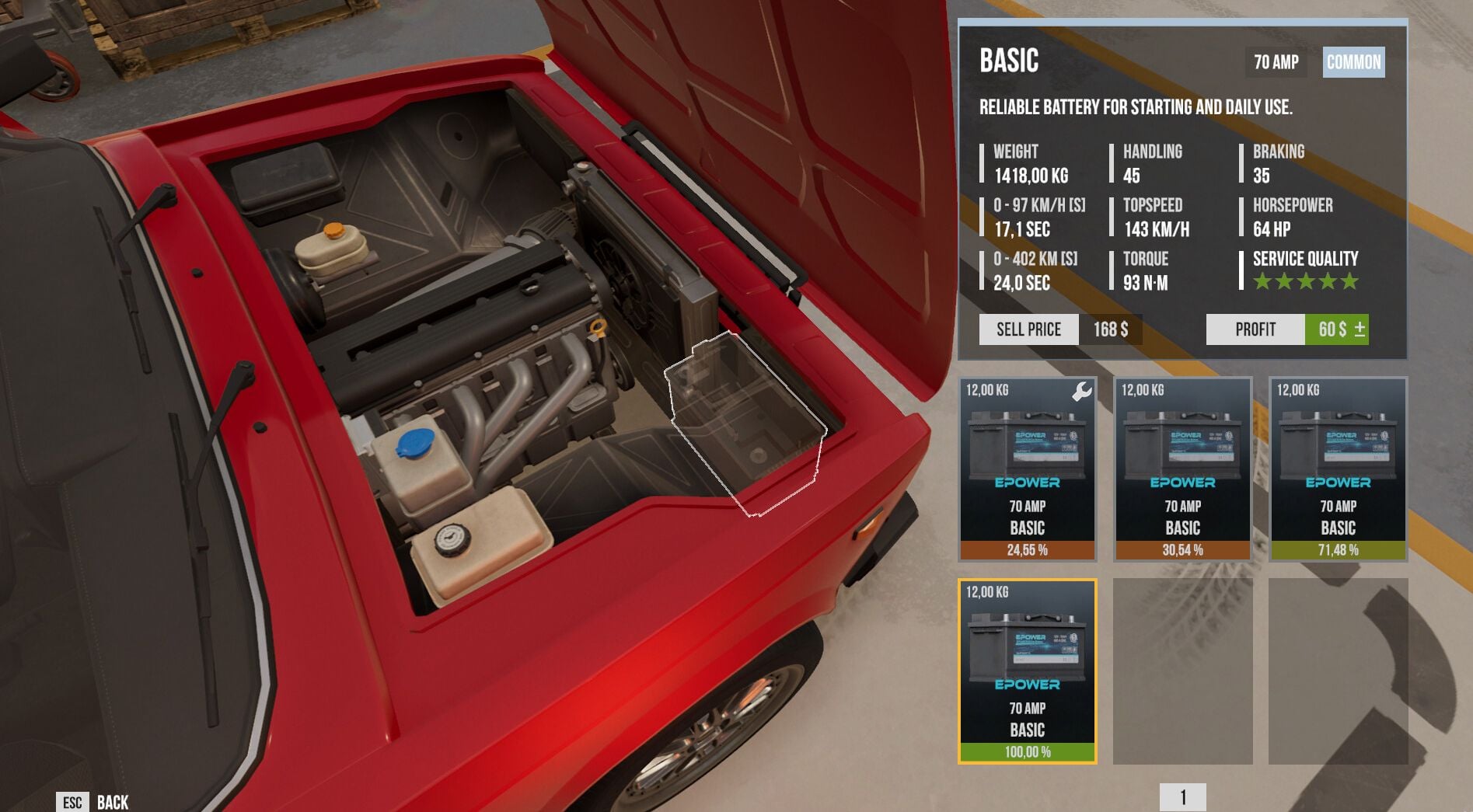Select the battery with 24,55% condition
The height and width of the screenshot is (812, 1473).
click(x=1026, y=470)
